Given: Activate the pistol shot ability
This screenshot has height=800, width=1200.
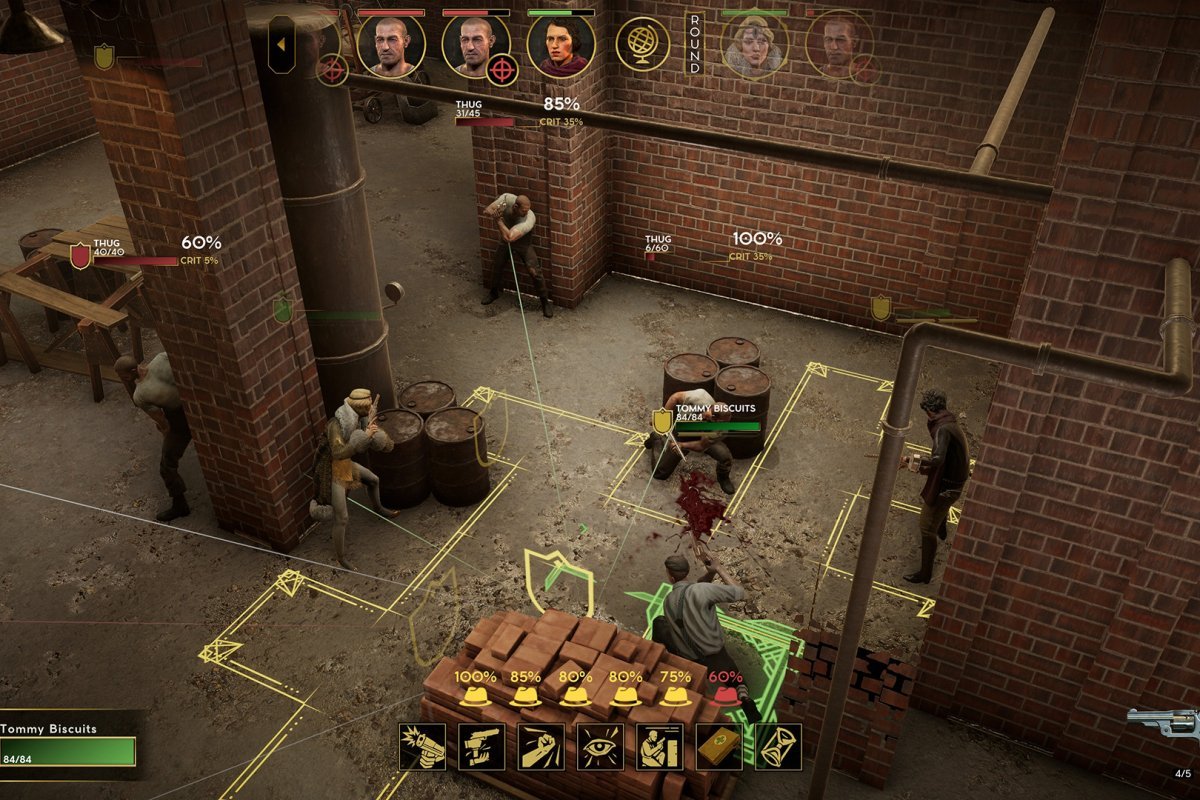Looking at the screenshot, I should [x=422, y=747].
